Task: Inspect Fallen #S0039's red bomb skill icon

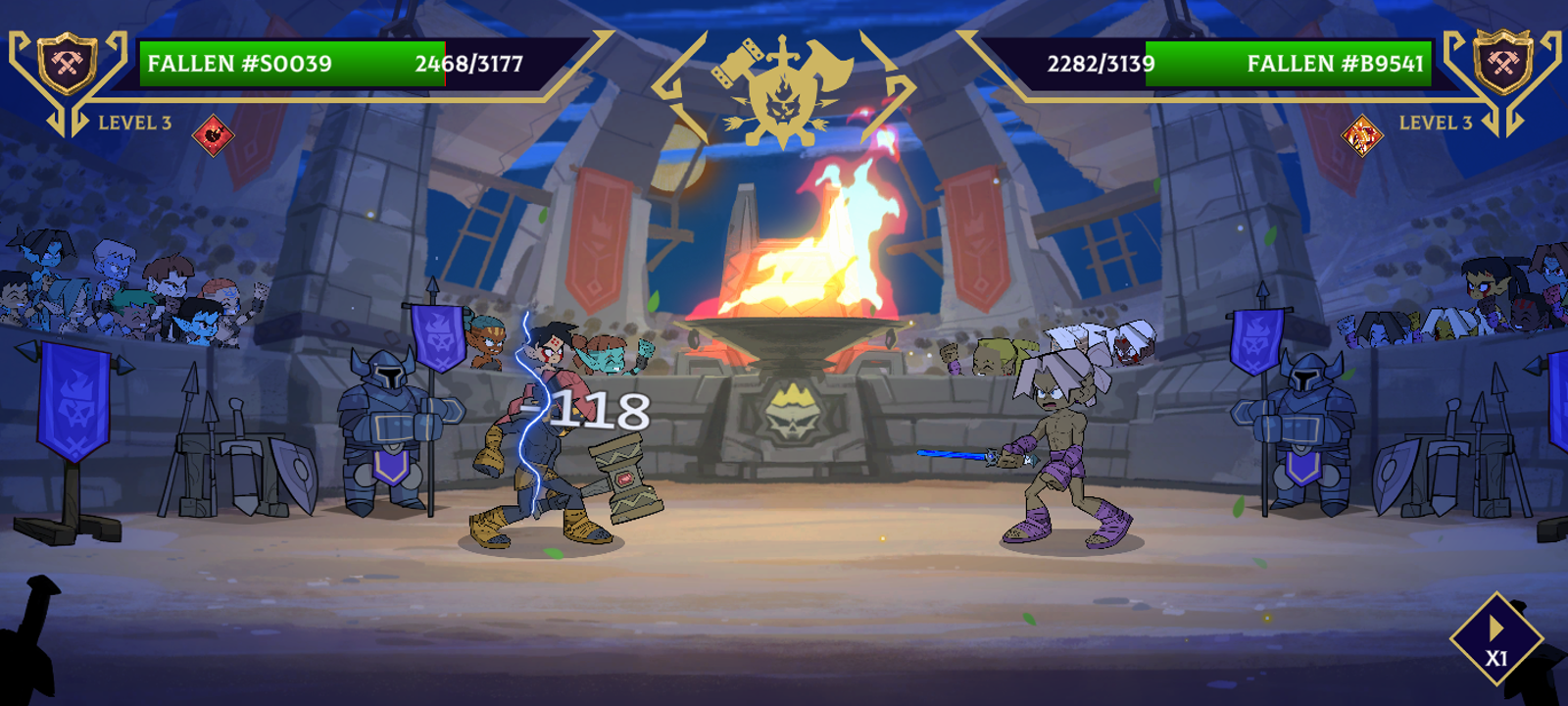Action: [213, 134]
